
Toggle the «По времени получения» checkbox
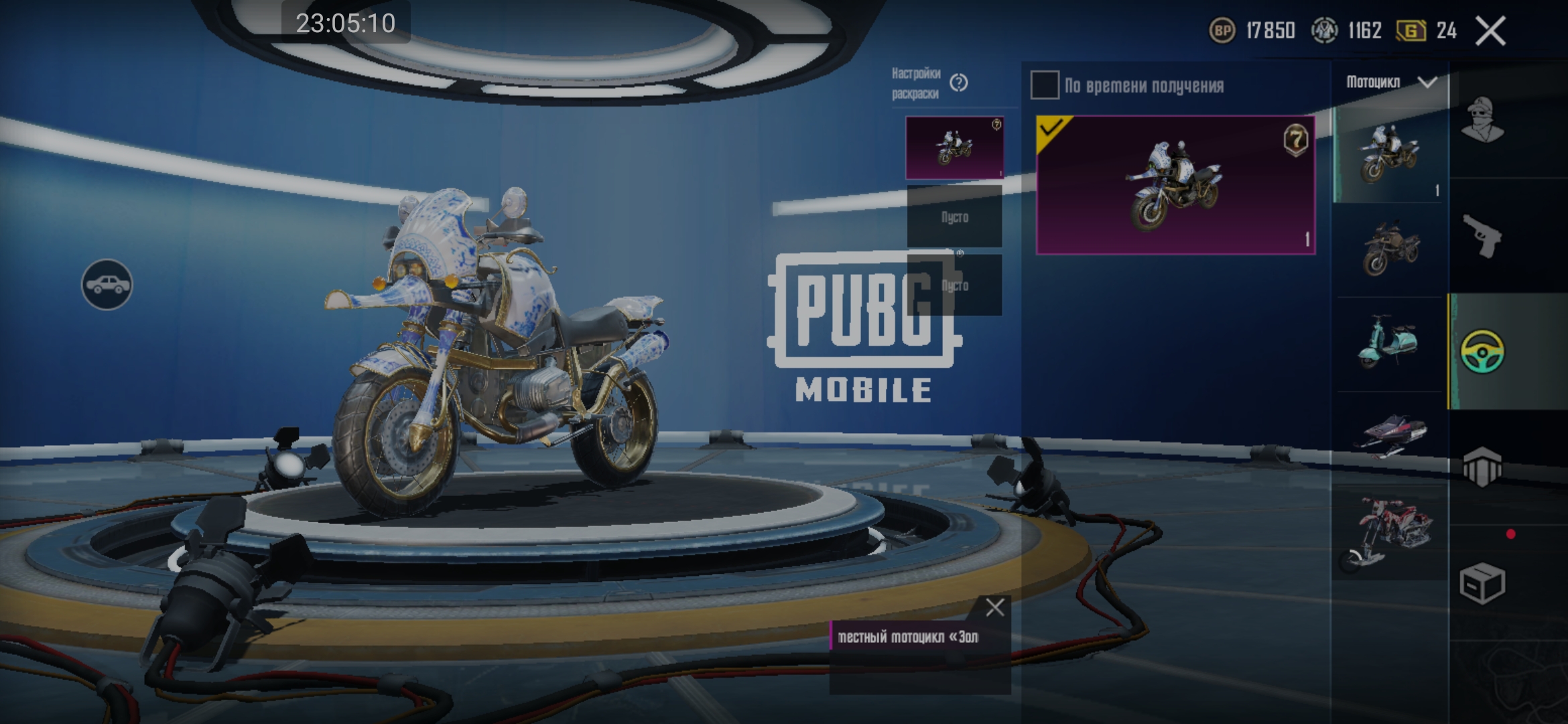pyautogui.click(x=1045, y=86)
